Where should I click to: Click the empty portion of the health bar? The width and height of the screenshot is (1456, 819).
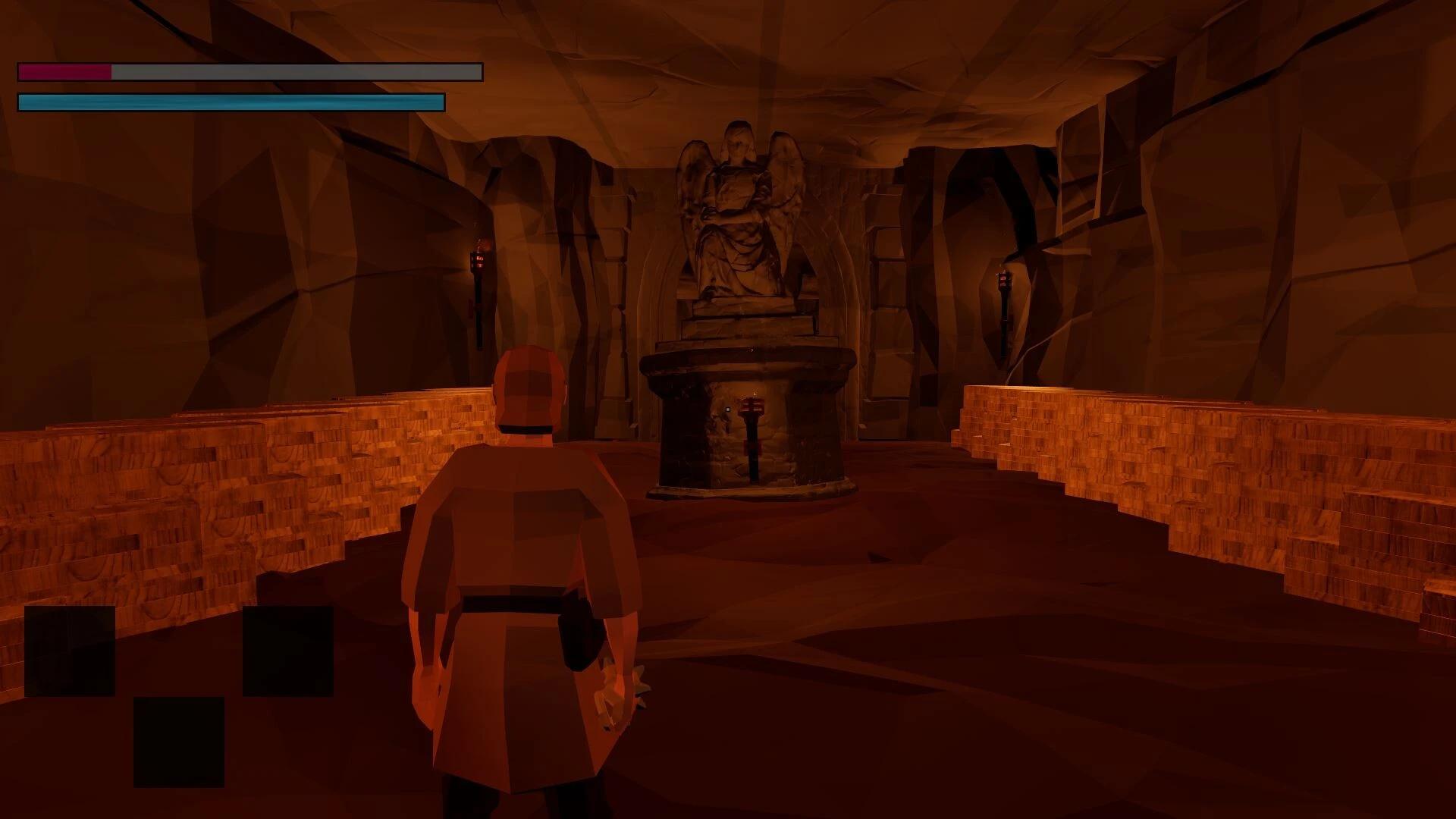click(x=303, y=74)
